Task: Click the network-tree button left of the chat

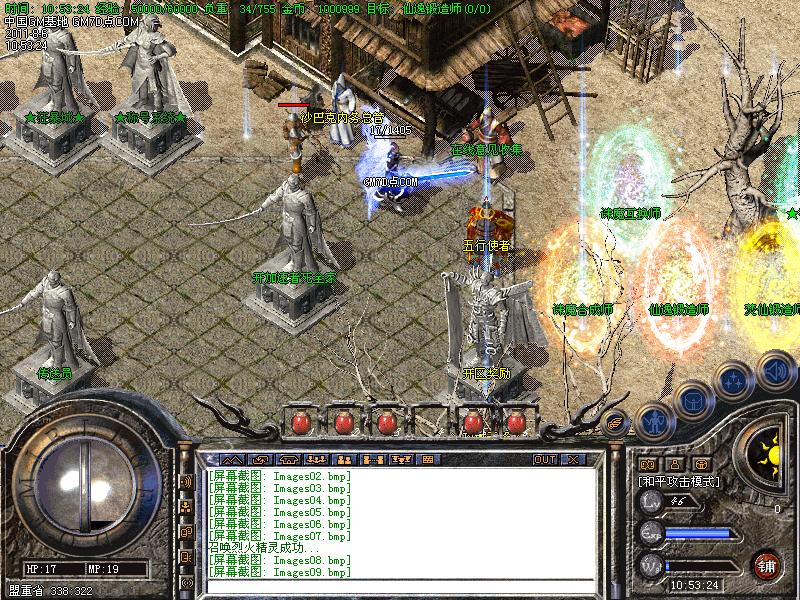Action: pos(186,507)
